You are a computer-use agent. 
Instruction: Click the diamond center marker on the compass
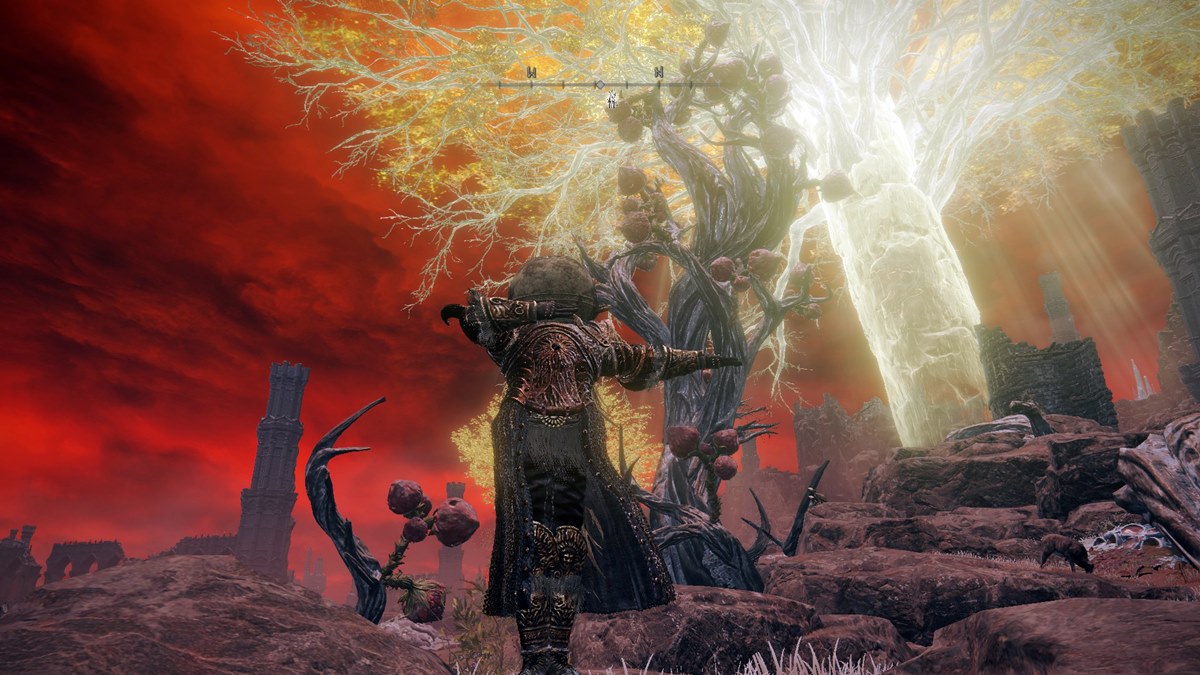(599, 85)
